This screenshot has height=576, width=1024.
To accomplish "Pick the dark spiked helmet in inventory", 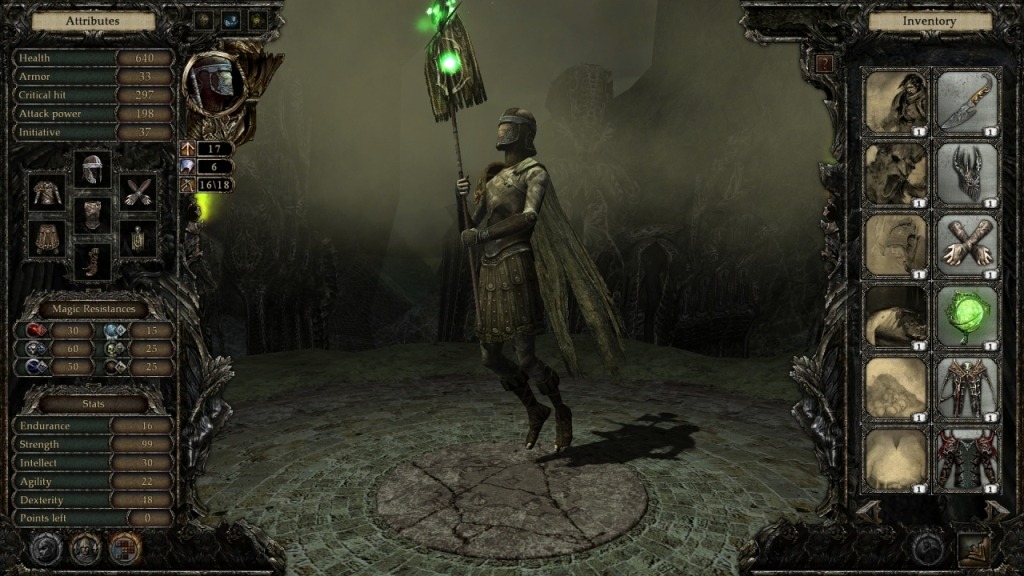I will (x=967, y=173).
